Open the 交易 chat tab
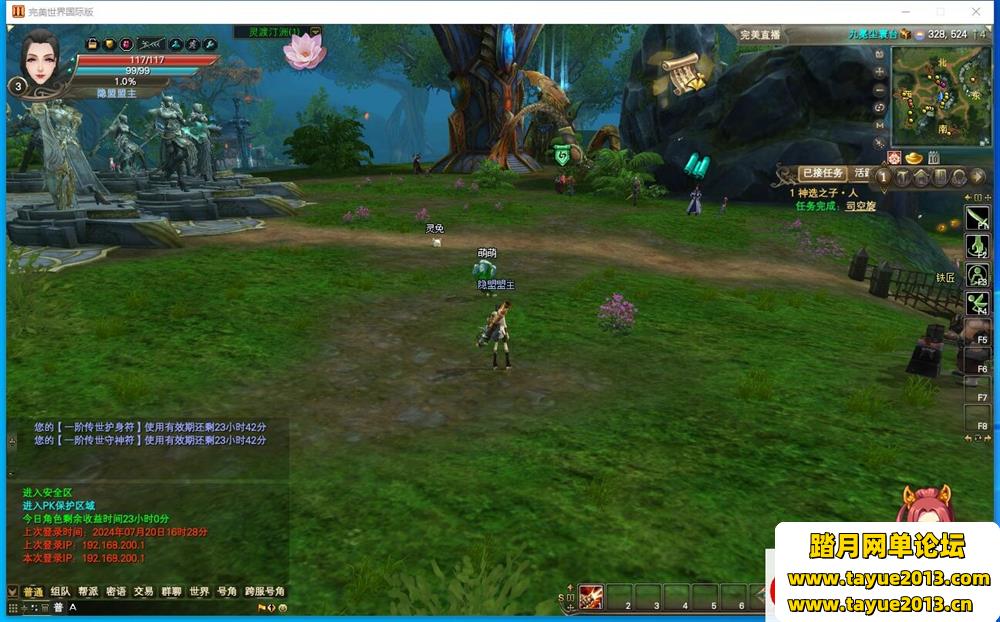 144,592
